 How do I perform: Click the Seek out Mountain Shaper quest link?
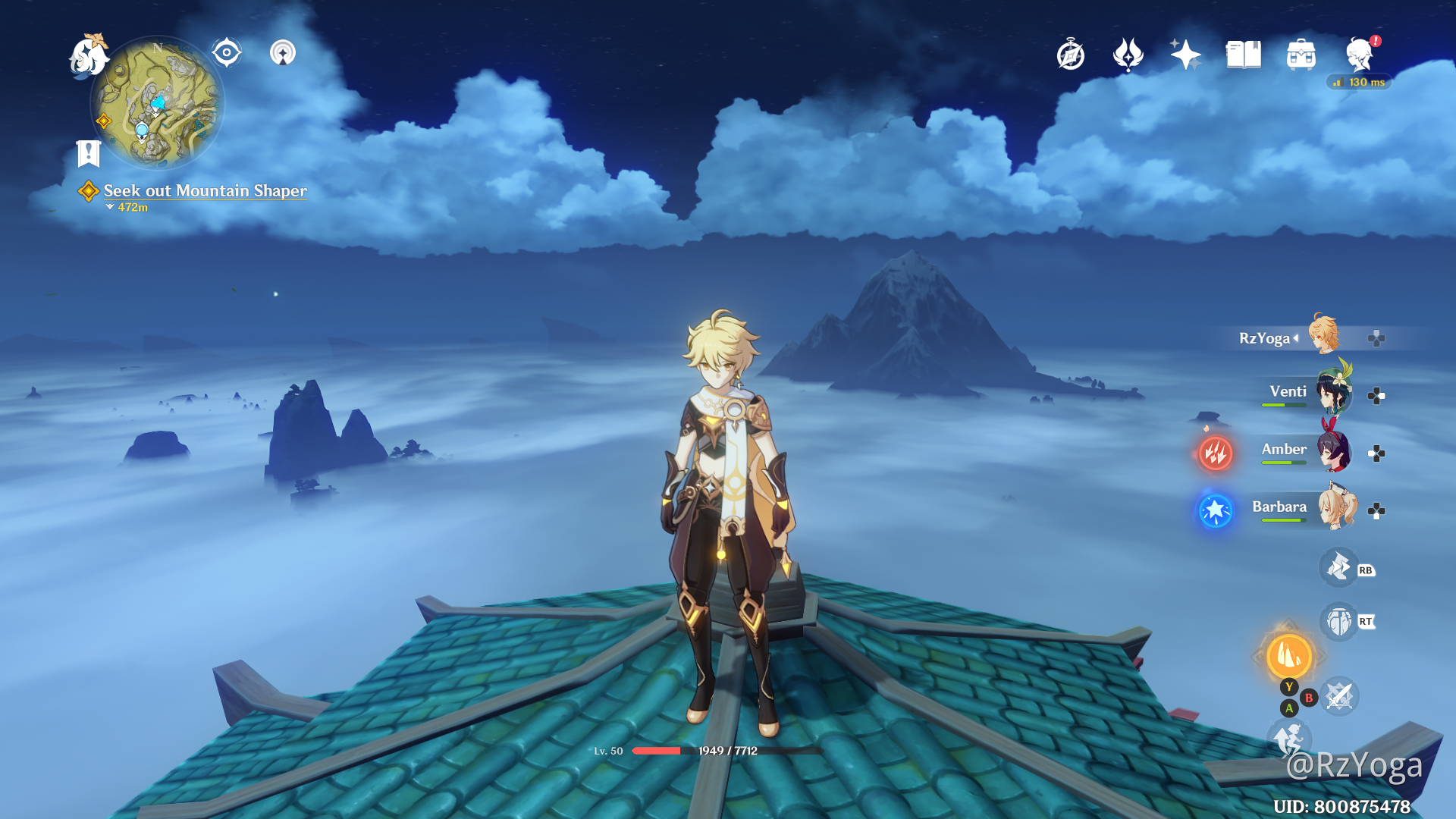point(206,191)
